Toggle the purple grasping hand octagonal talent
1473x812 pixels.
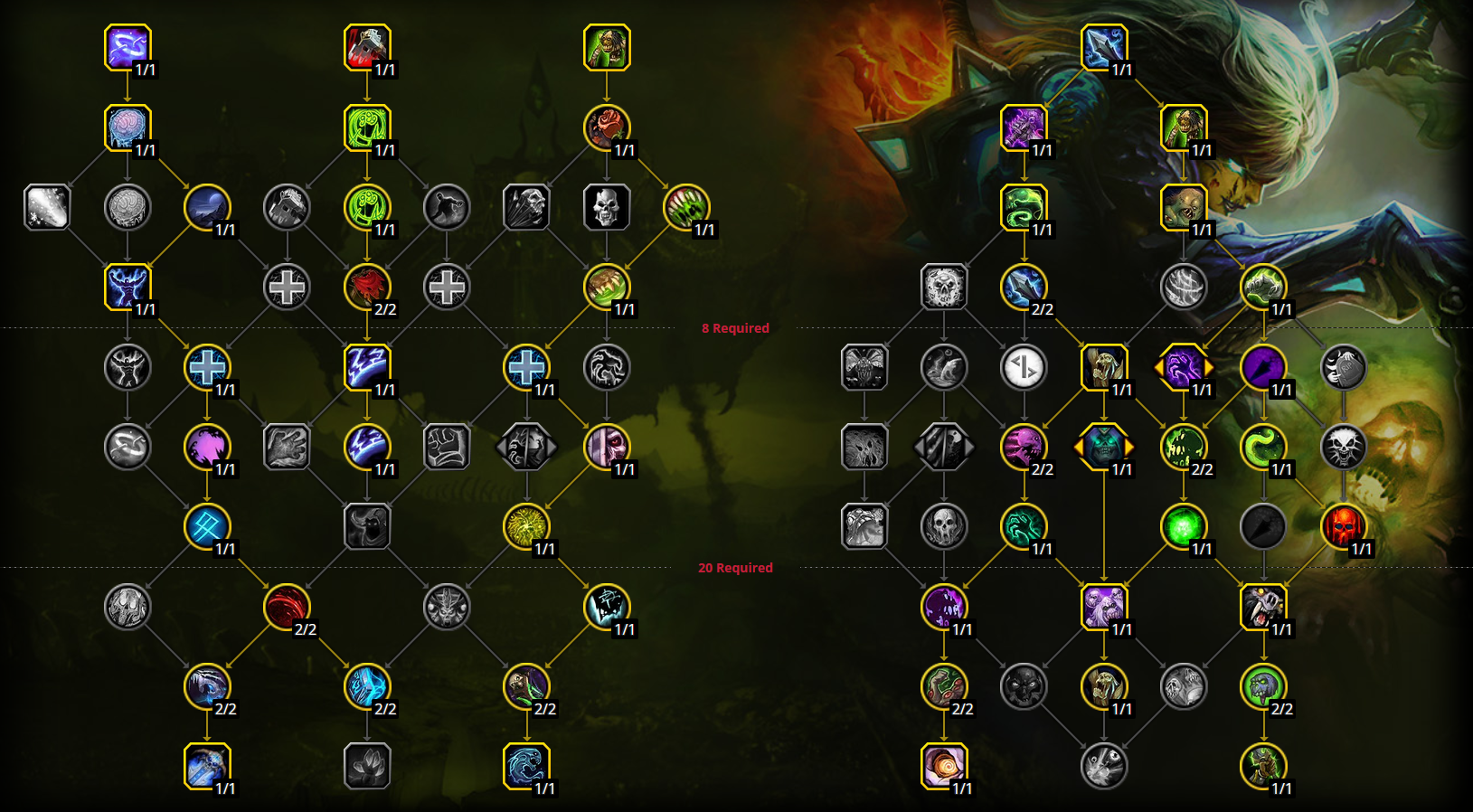point(1185,368)
